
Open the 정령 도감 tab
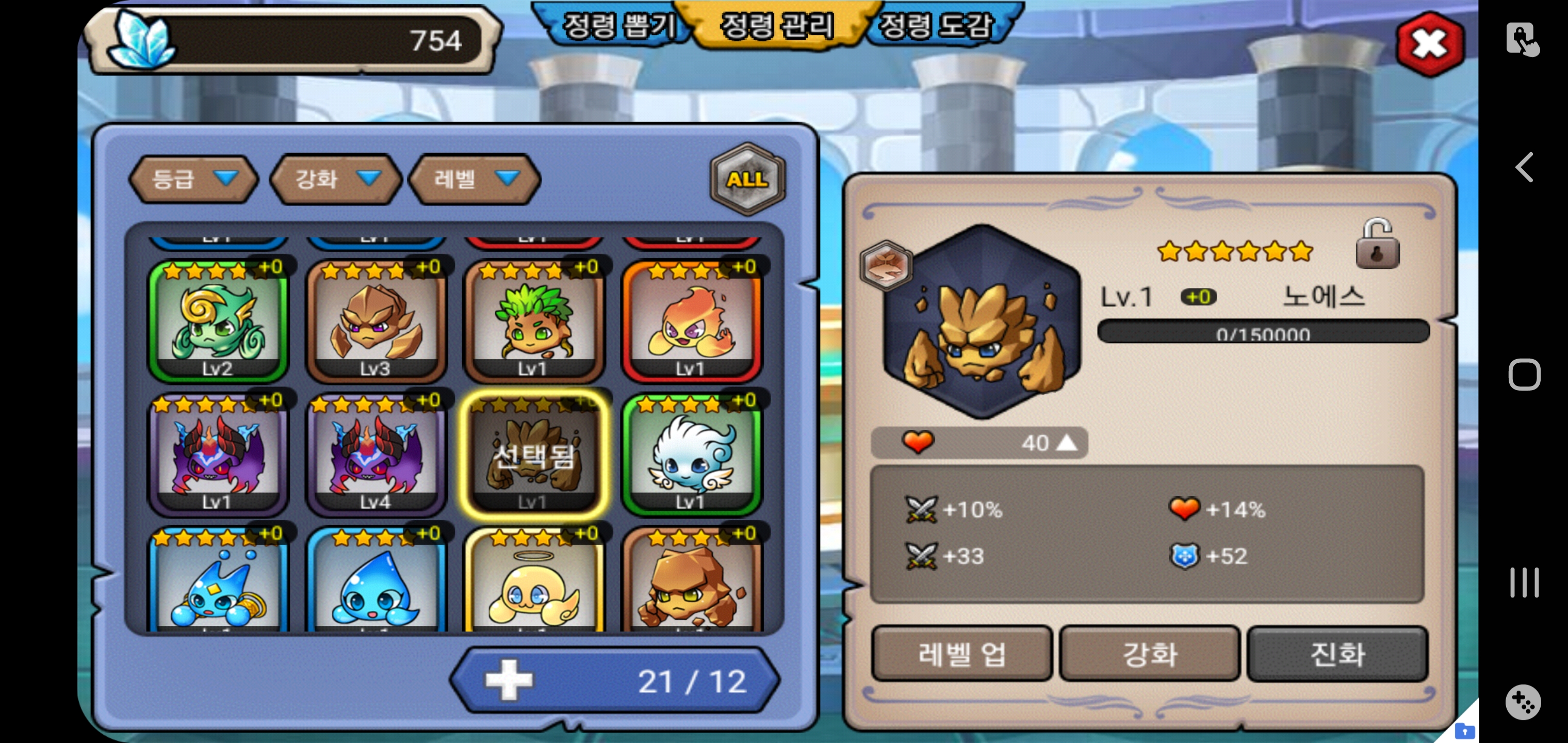[936, 26]
